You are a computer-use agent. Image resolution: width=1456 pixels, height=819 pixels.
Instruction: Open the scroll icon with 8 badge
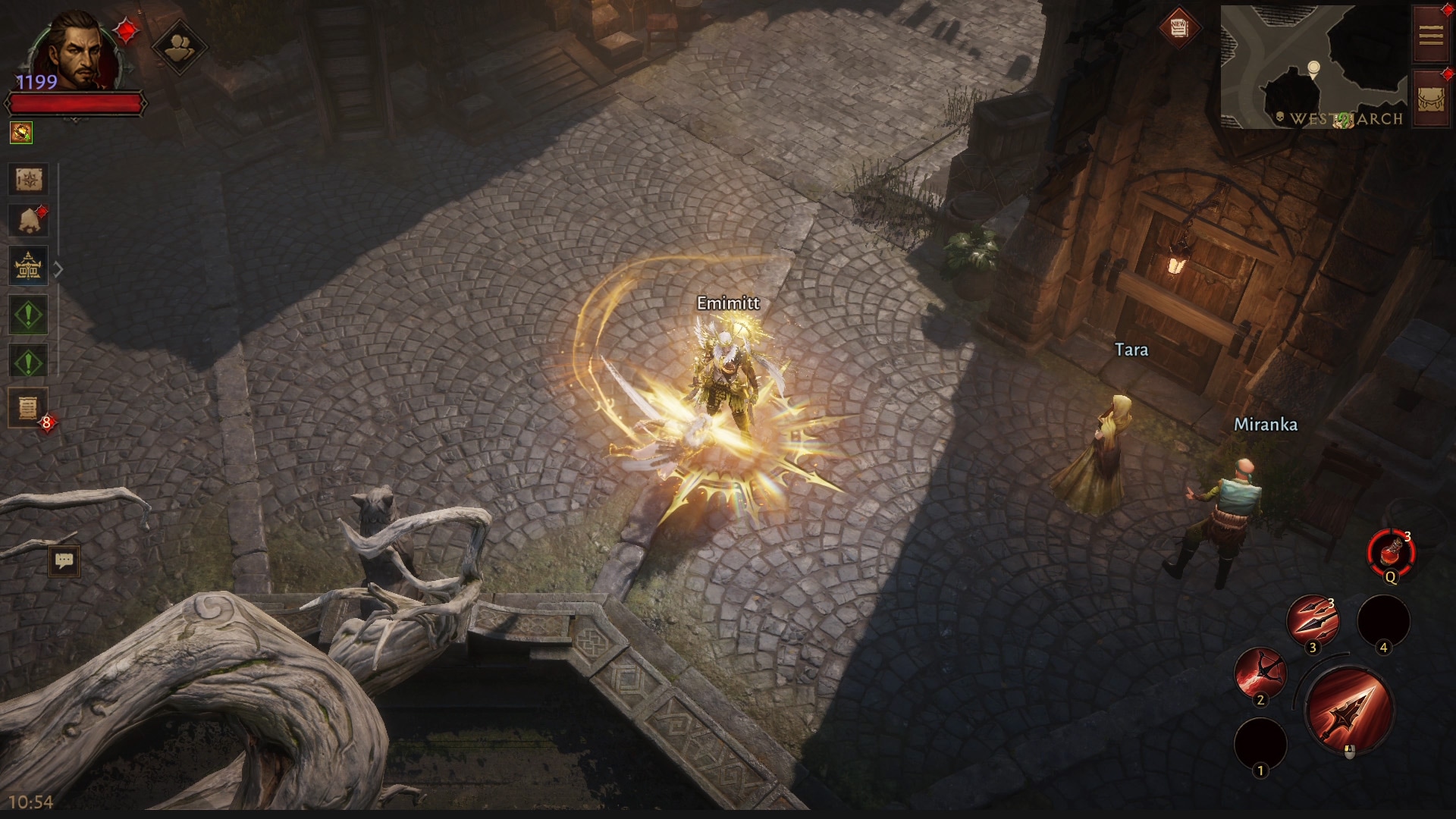click(x=29, y=408)
